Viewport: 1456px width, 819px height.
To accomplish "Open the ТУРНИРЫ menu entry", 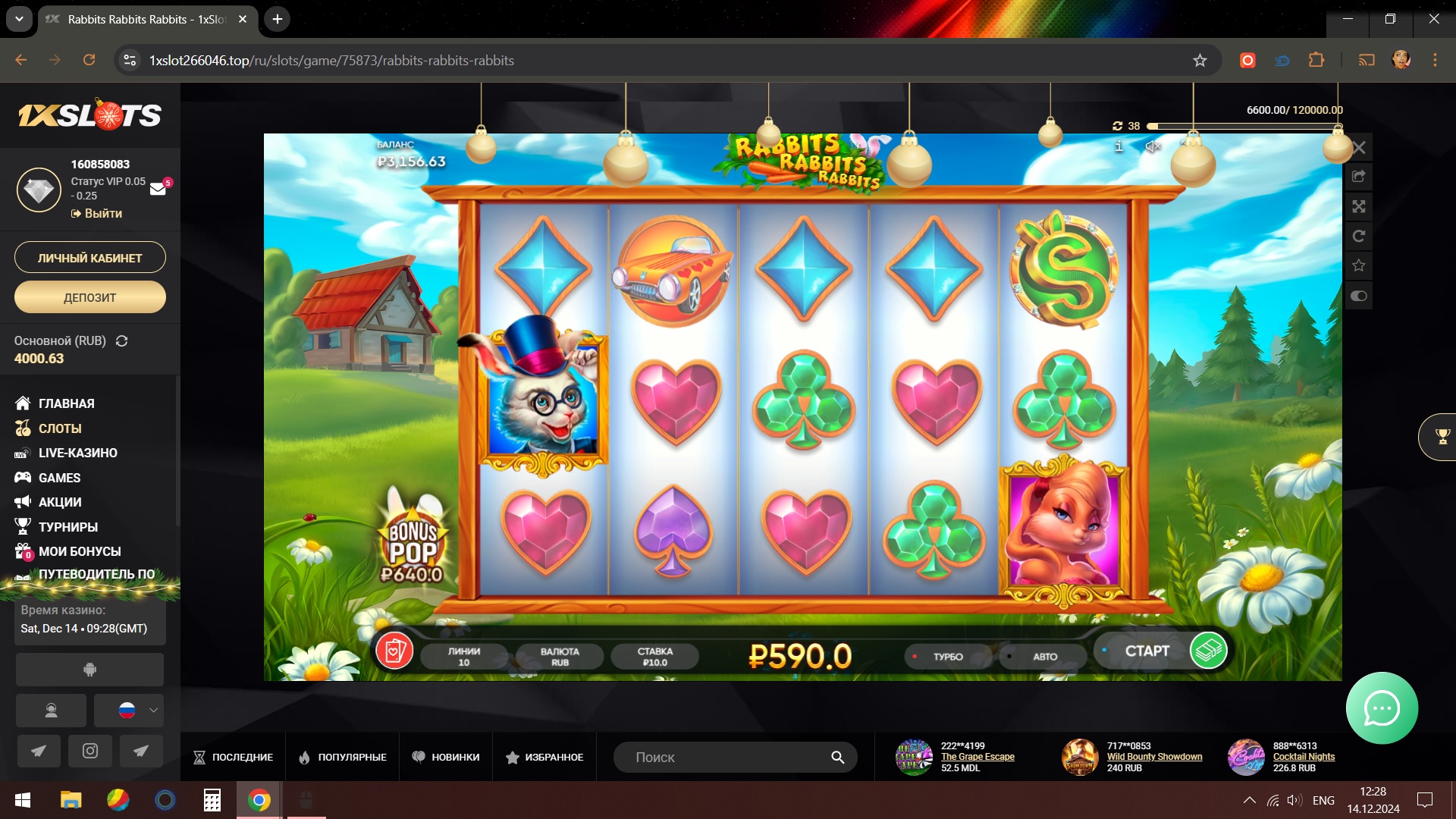I will click(x=67, y=527).
